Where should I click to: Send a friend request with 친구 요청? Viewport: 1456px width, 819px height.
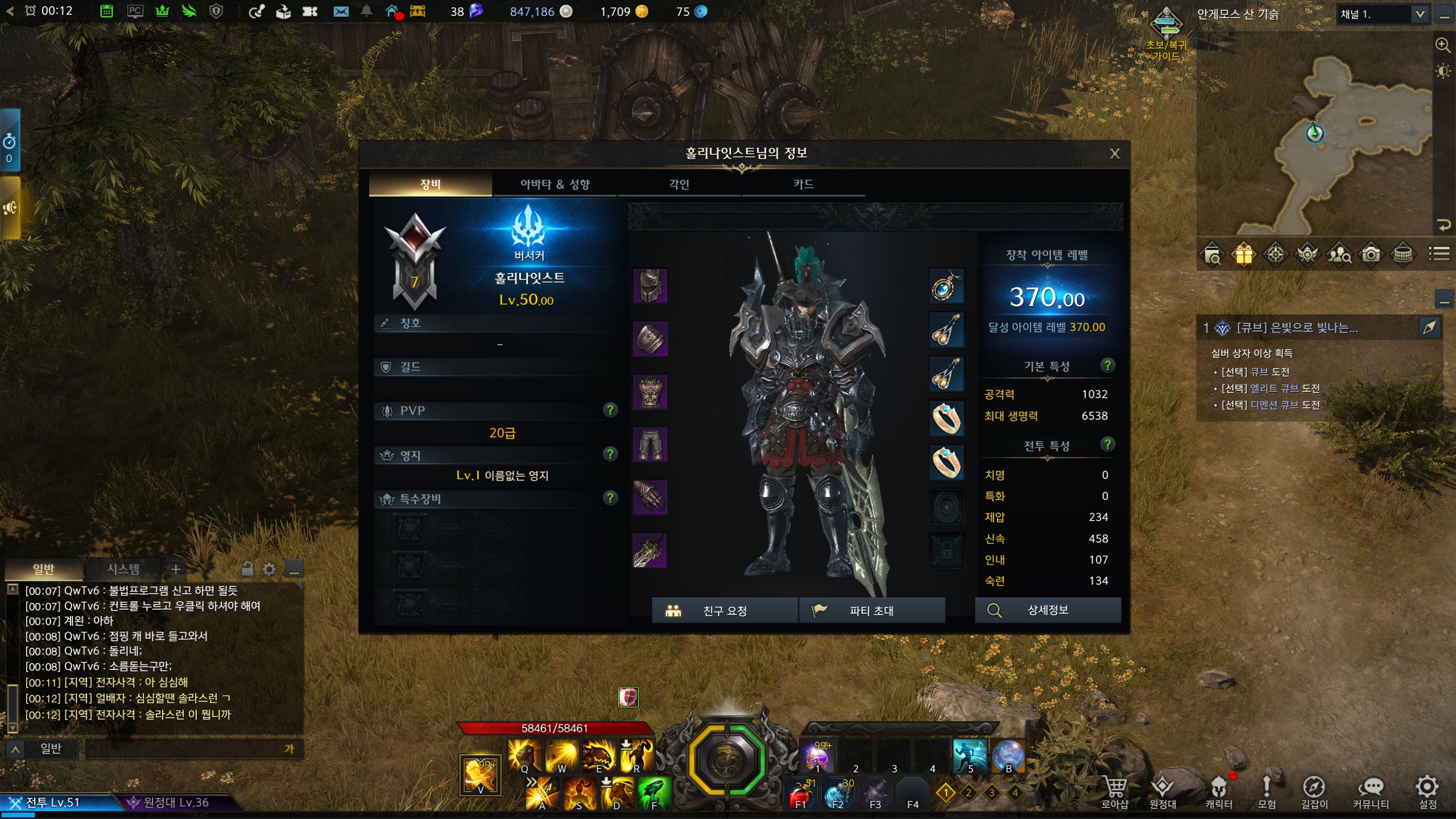(725, 610)
